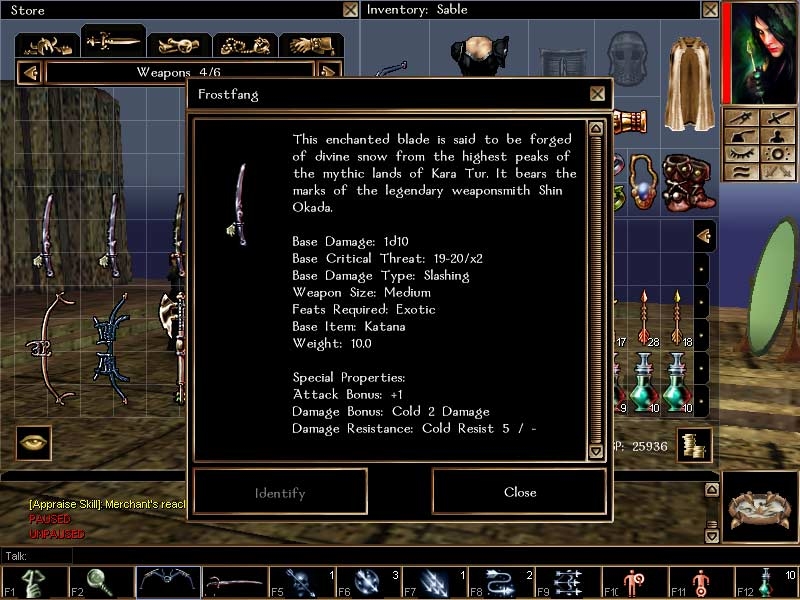Select the dagger Weapons store tab
This screenshot has width=800, height=600.
112,42
